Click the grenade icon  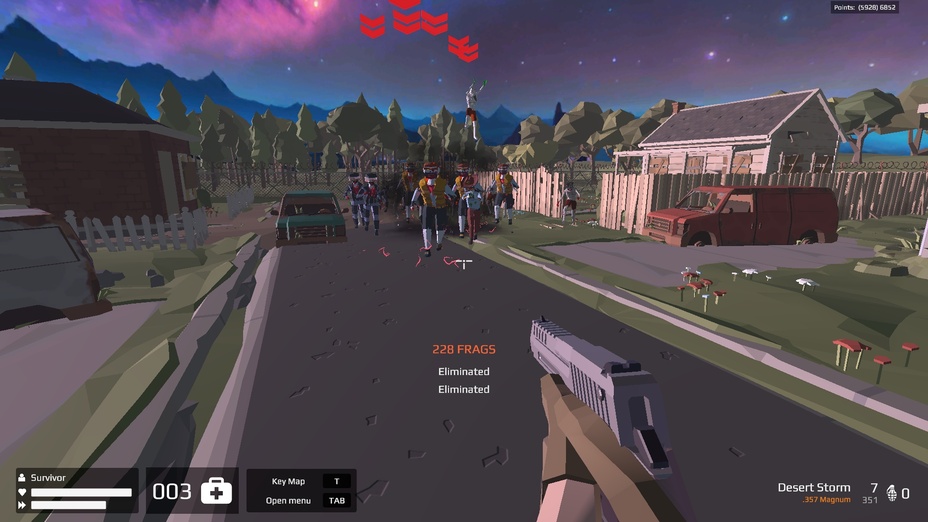pyautogui.click(x=892, y=493)
